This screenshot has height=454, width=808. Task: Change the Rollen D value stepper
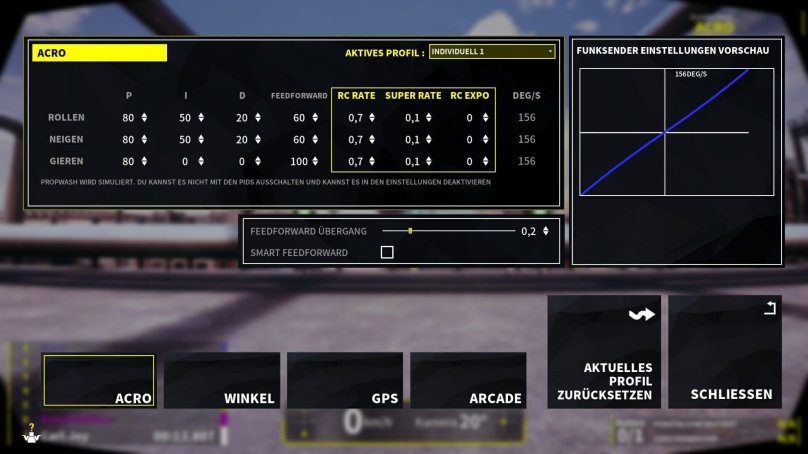coord(257,117)
